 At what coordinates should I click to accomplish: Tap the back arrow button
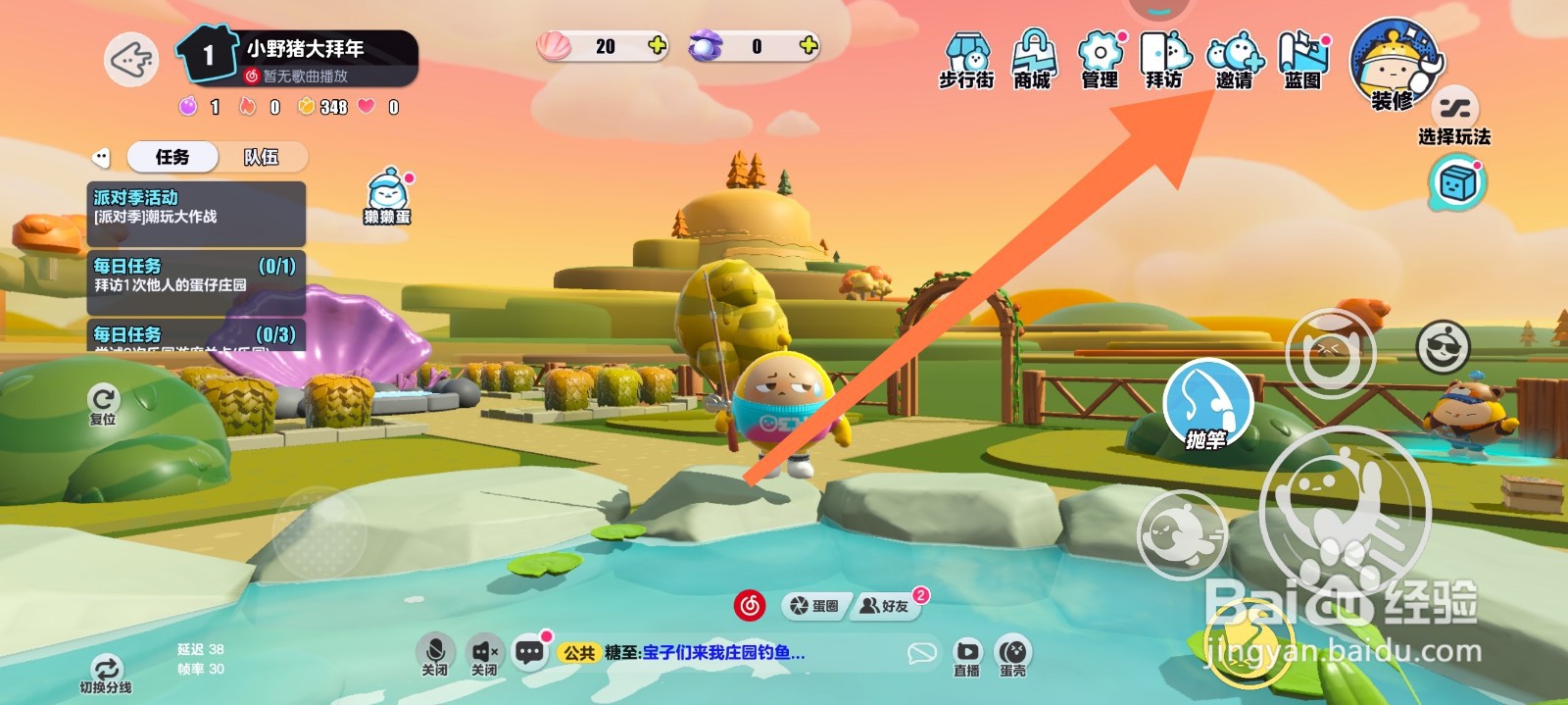coord(131,60)
